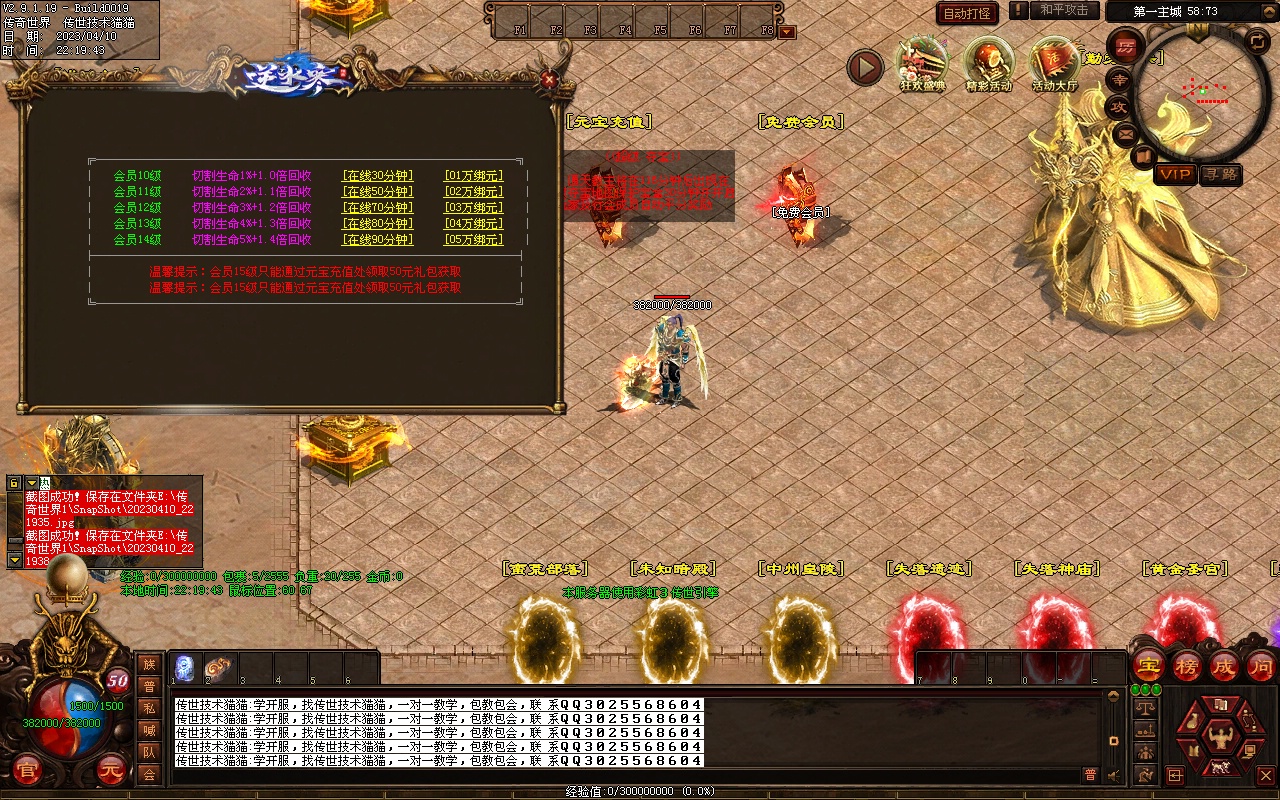Enter the 活动大厅 activity hall
The width and height of the screenshot is (1280, 800).
tap(1054, 63)
